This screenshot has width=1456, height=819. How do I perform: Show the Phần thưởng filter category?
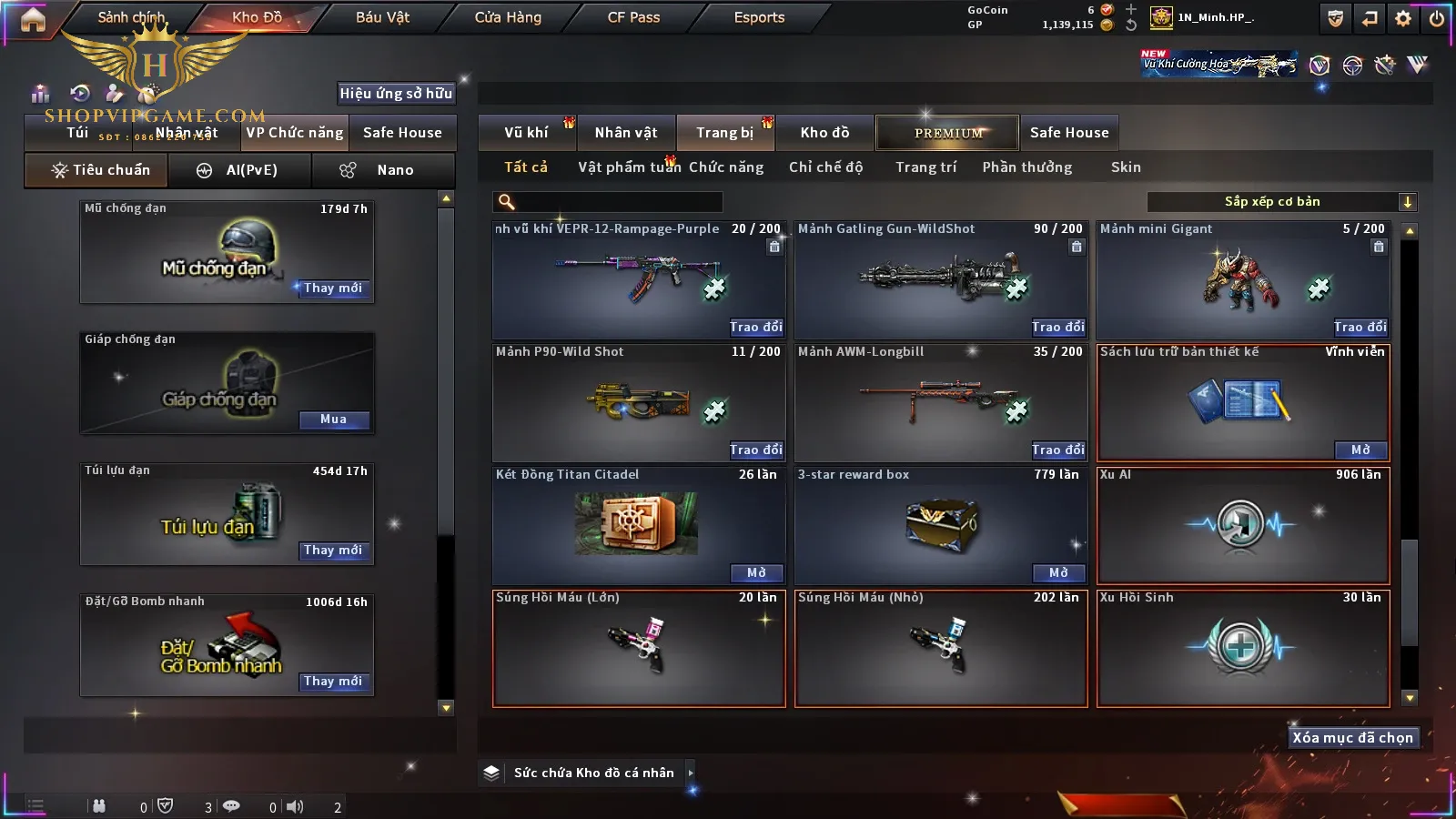[x=1026, y=167]
